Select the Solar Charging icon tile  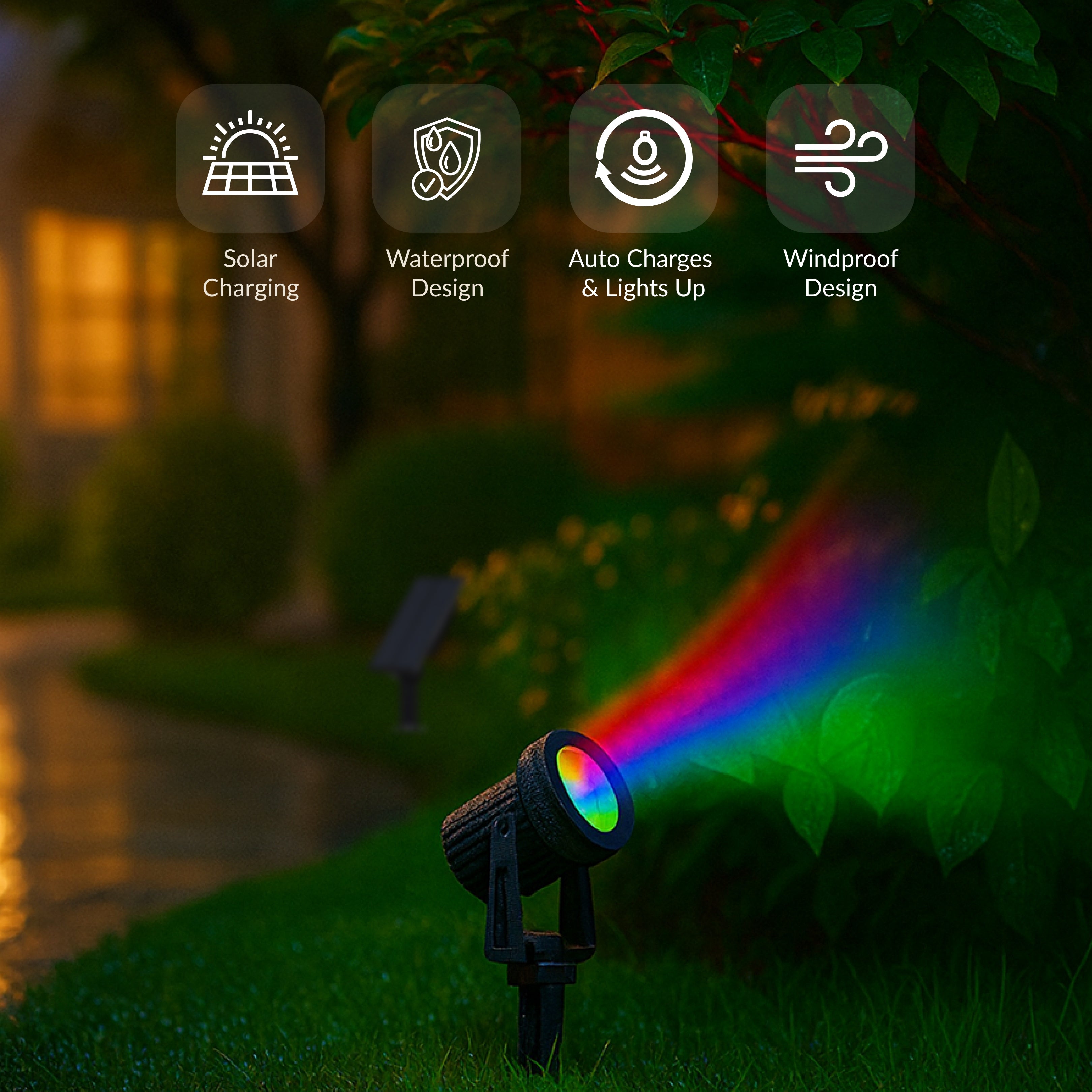tap(250, 158)
